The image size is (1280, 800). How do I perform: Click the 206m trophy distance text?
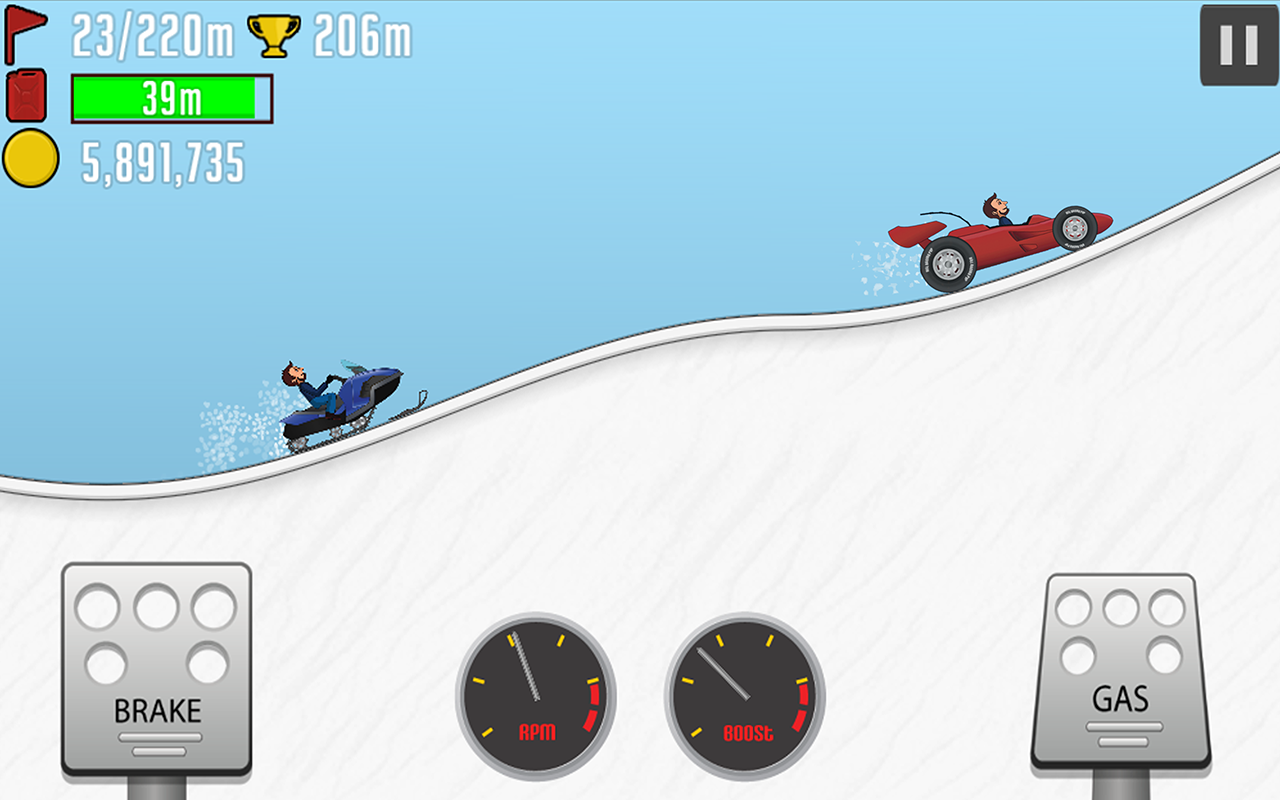point(360,33)
